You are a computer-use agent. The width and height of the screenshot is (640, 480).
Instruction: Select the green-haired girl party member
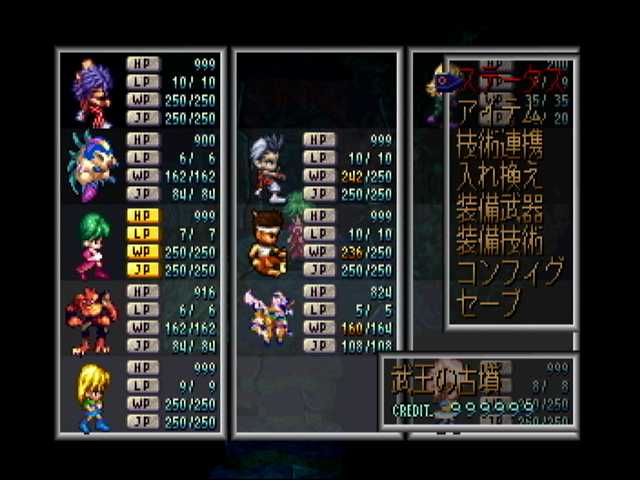click(93, 243)
